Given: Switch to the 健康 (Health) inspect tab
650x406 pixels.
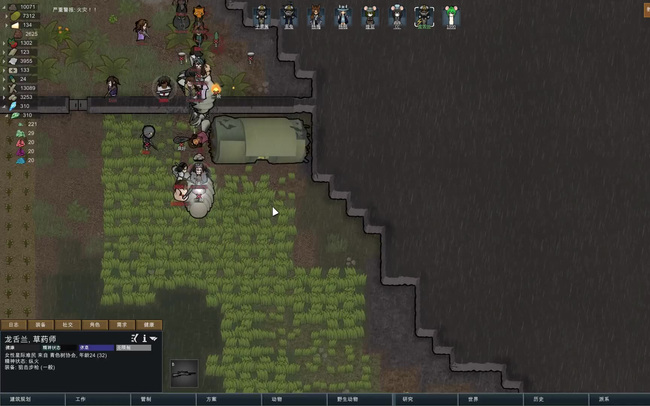Looking at the screenshot, I should click(x=149, y=325).
